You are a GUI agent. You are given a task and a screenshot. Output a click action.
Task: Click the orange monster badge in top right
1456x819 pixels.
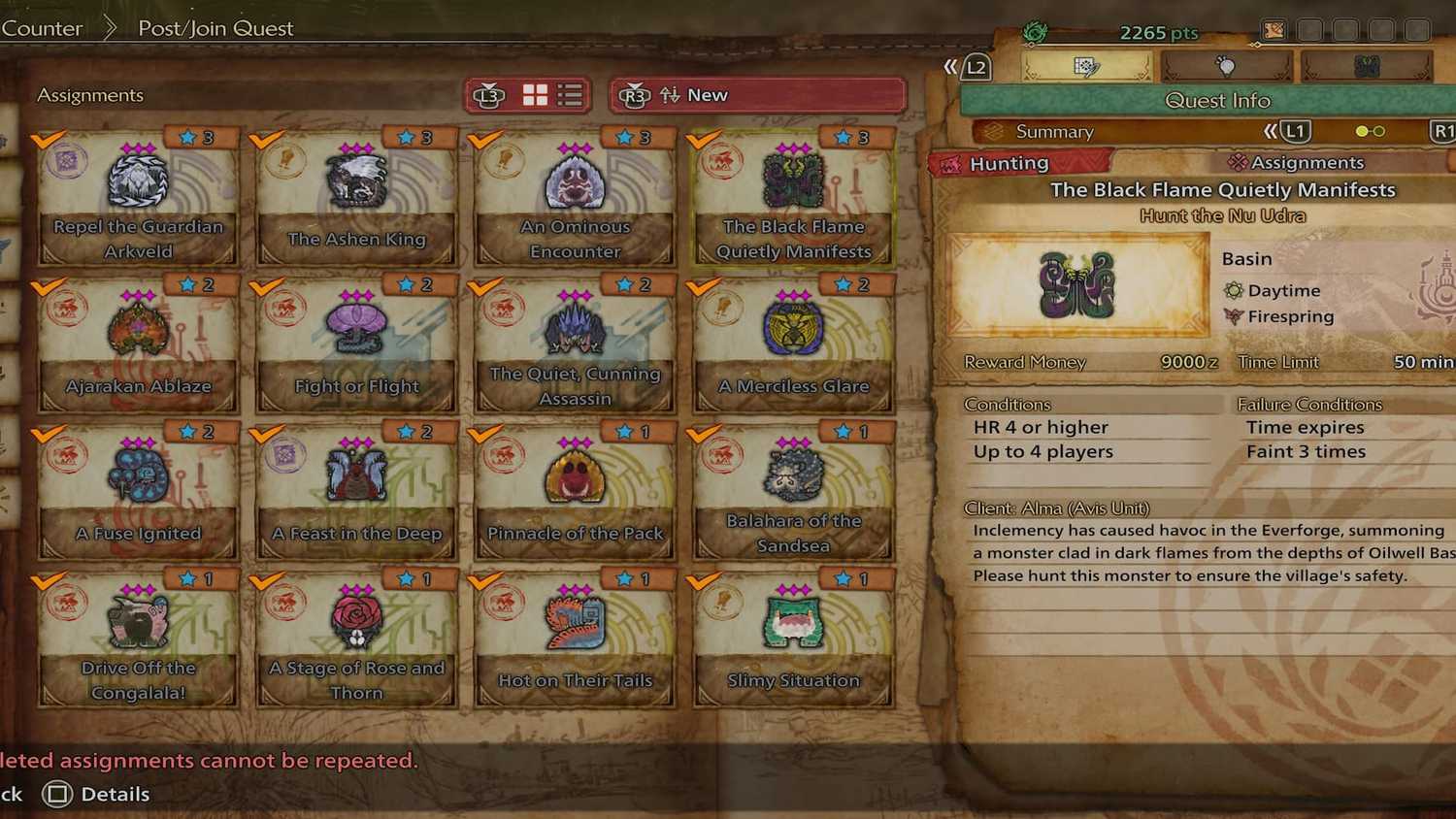pyautogui.click(x=1274, y=29)
